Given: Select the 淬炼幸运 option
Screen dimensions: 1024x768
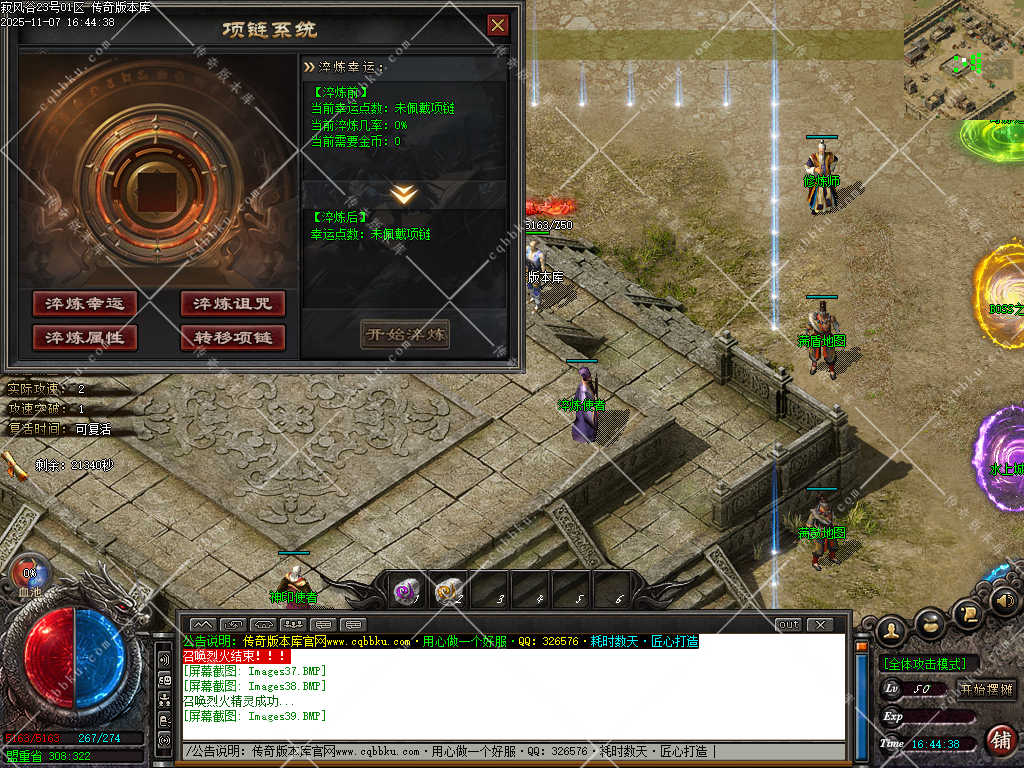Looking at the screenshot, I should (x=84, y=304).
